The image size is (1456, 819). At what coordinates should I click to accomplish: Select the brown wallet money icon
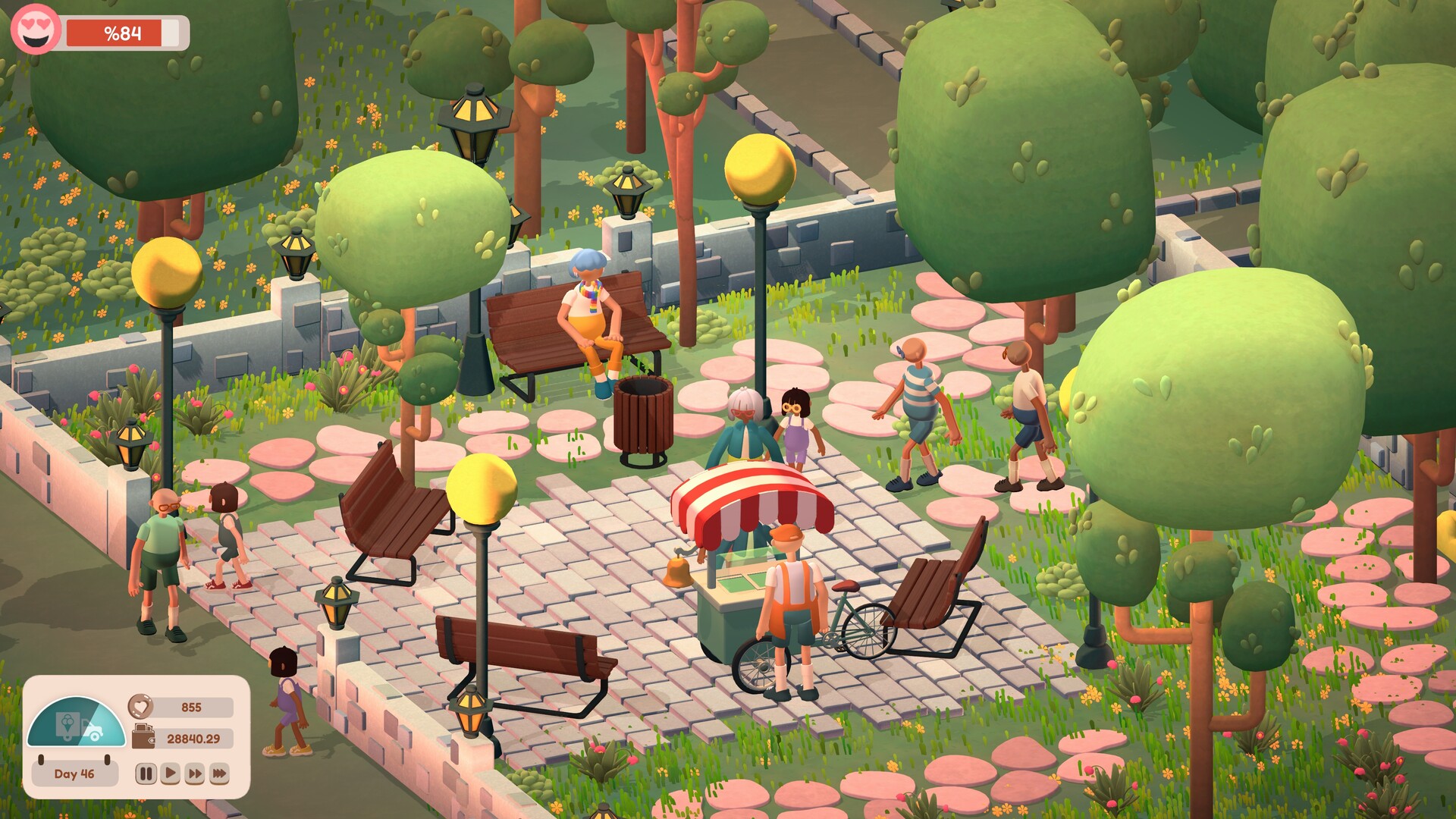click(143, 737)
